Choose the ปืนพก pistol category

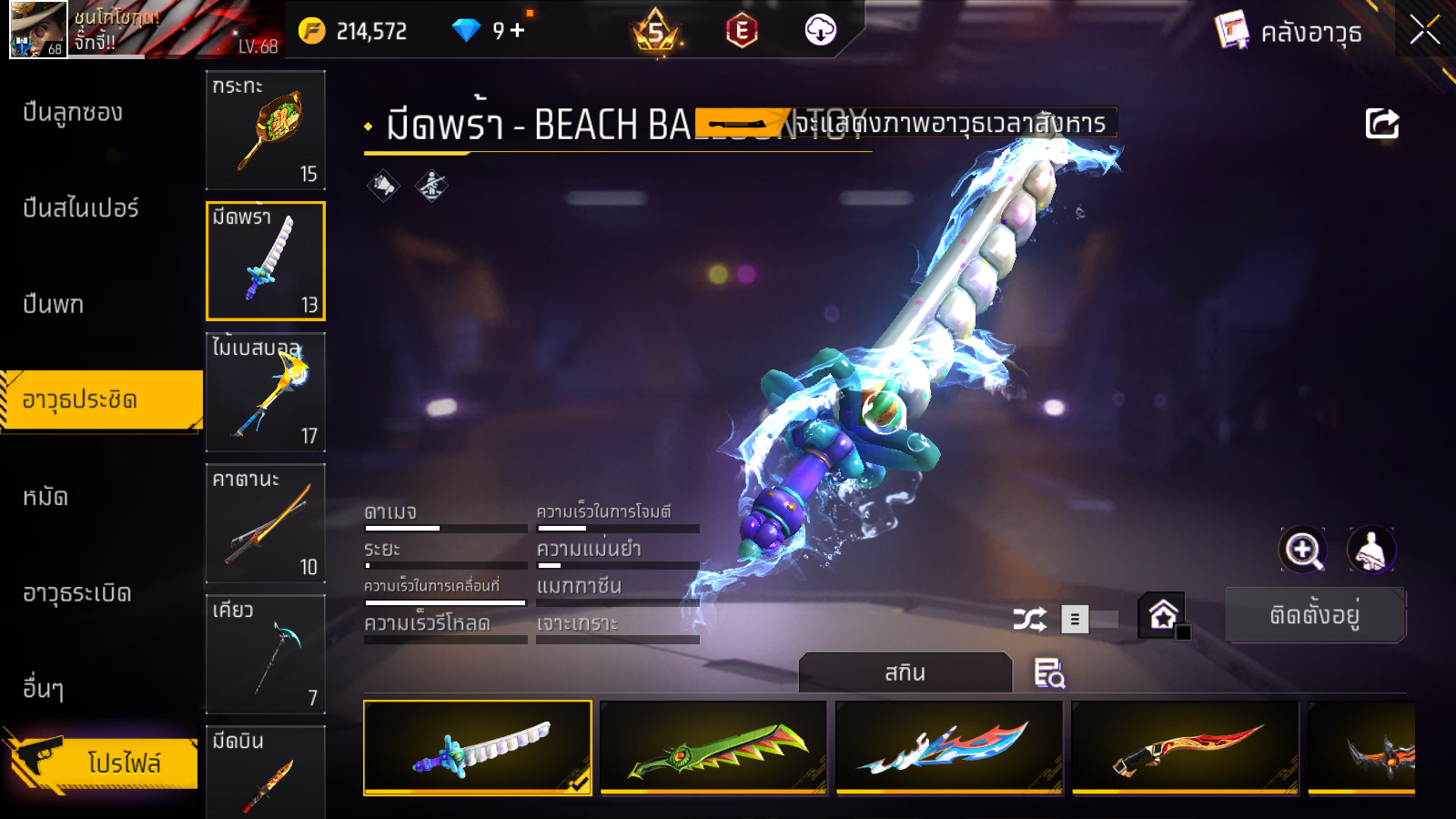coord(53,304)
